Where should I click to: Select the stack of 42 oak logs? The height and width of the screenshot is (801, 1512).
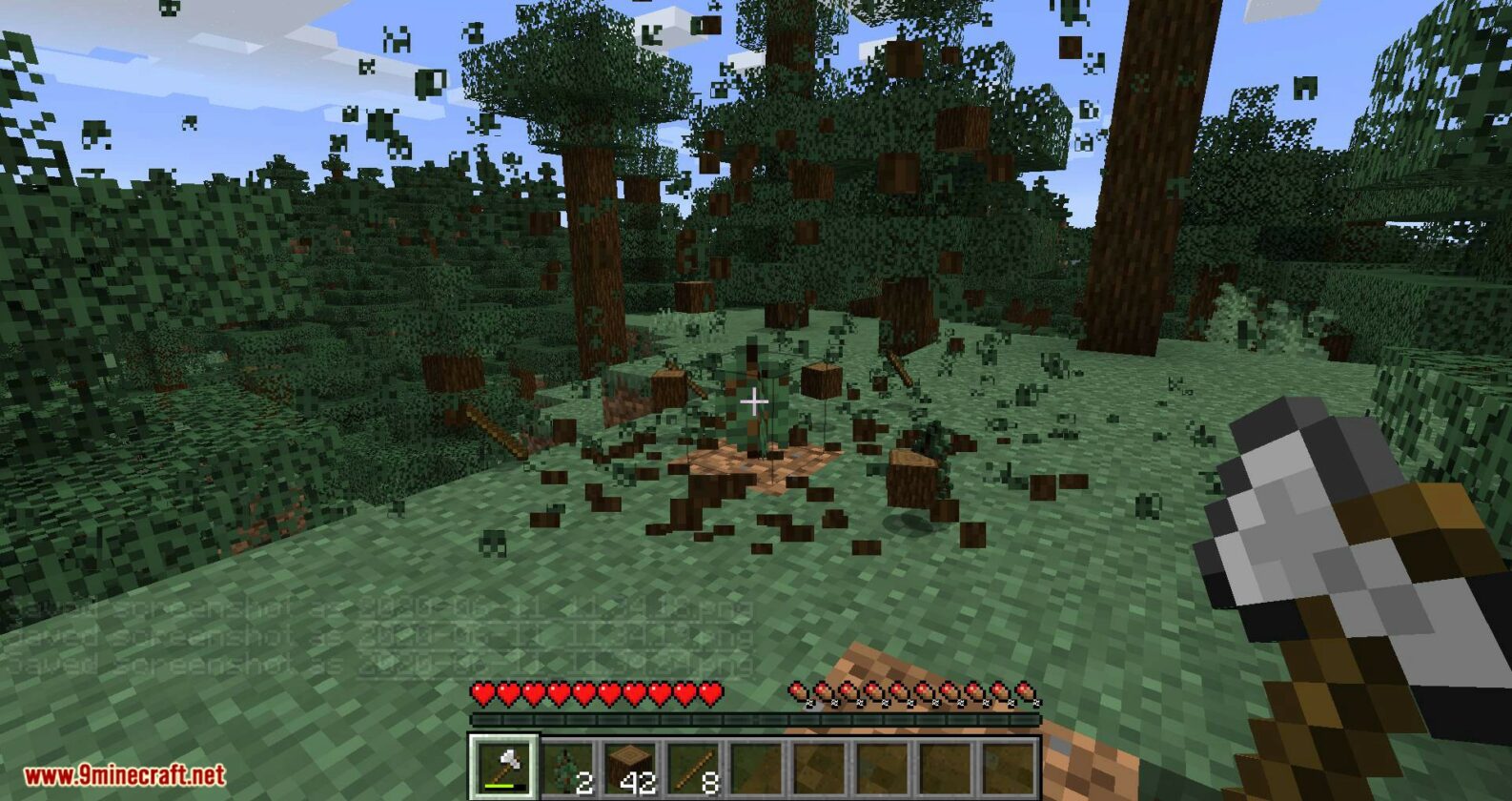pyautogui.click(x=630, y=763)
